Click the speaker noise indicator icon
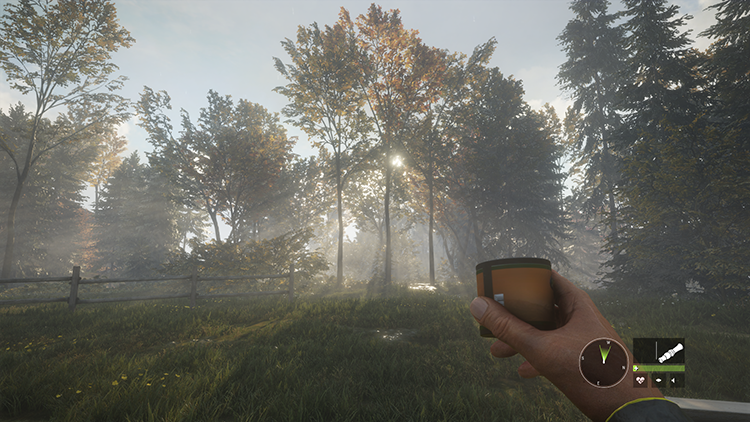Viewport: 750px width, 422px height. tap(673, 380)
